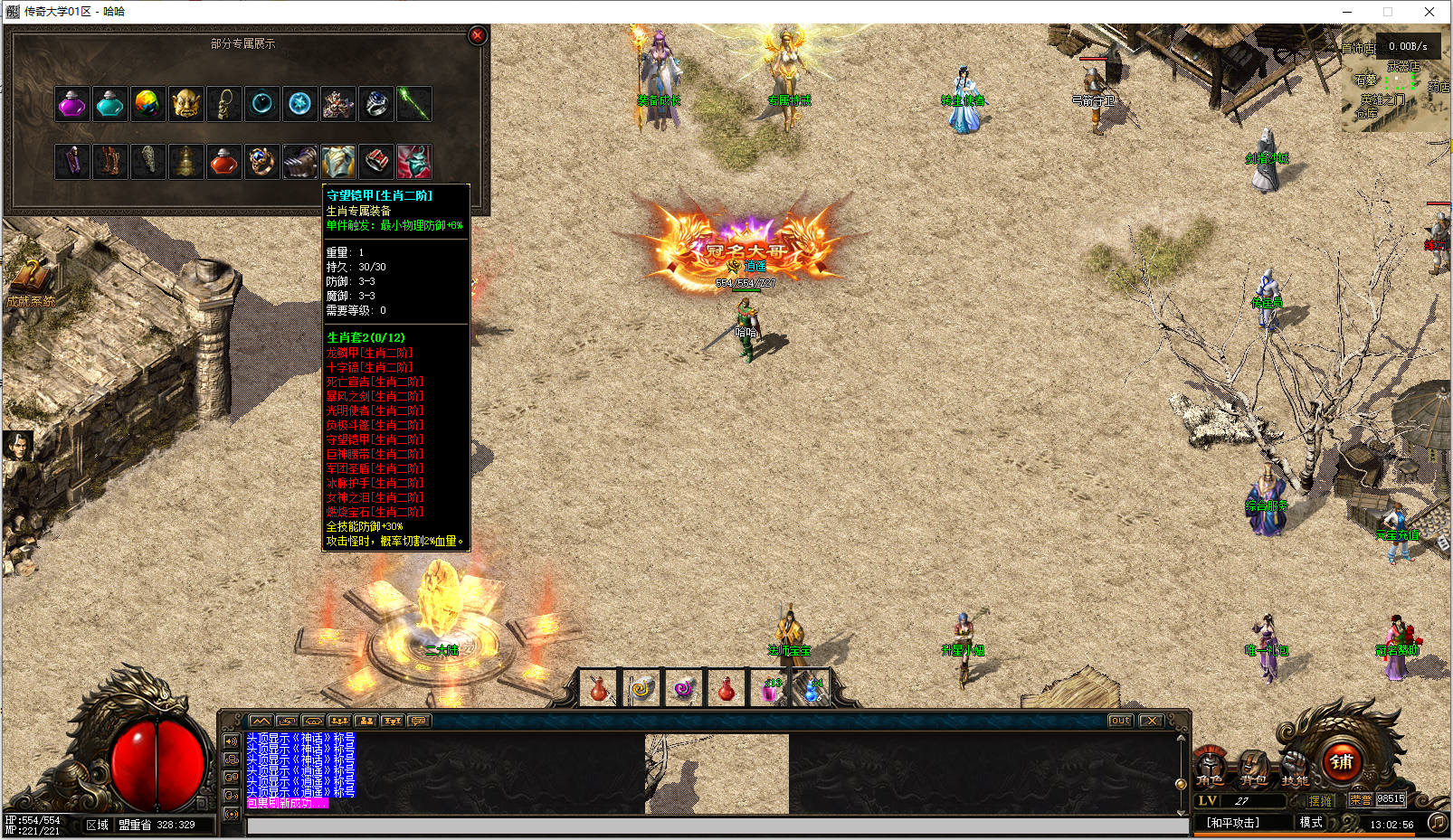Click the 摆摊 stall button

point(1320,800)
